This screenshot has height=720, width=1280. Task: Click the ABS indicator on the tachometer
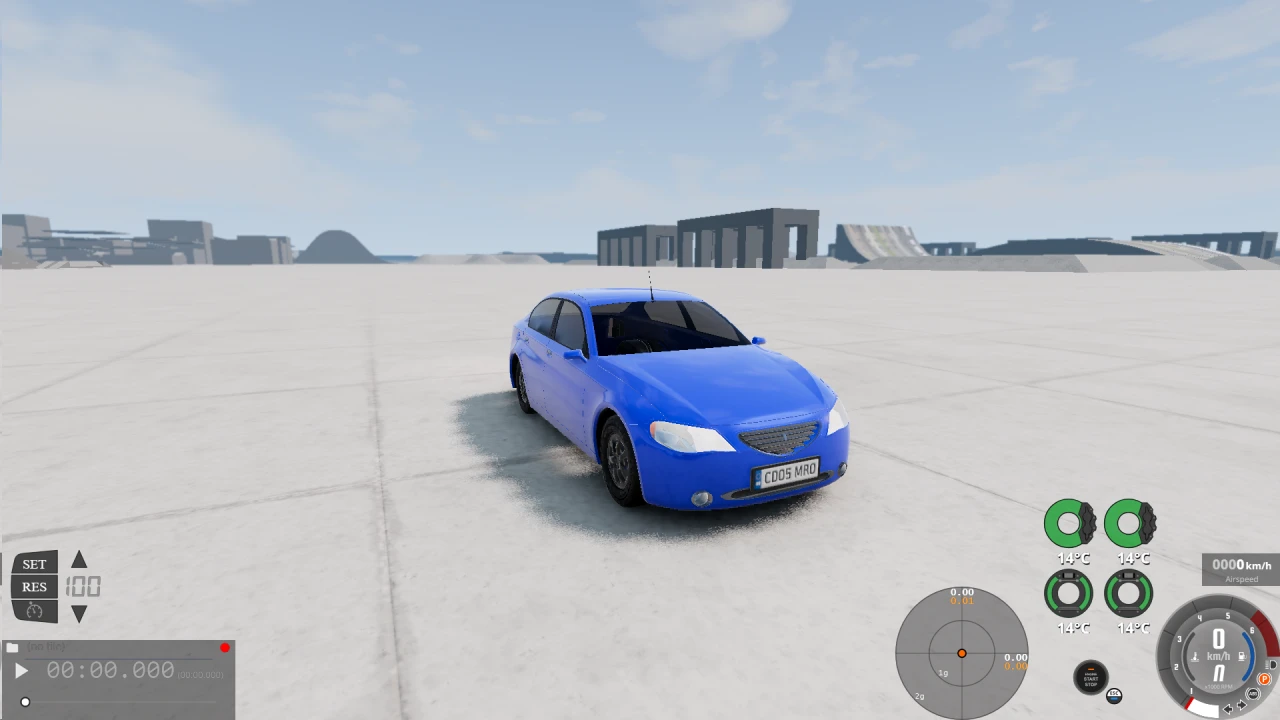1253,692
